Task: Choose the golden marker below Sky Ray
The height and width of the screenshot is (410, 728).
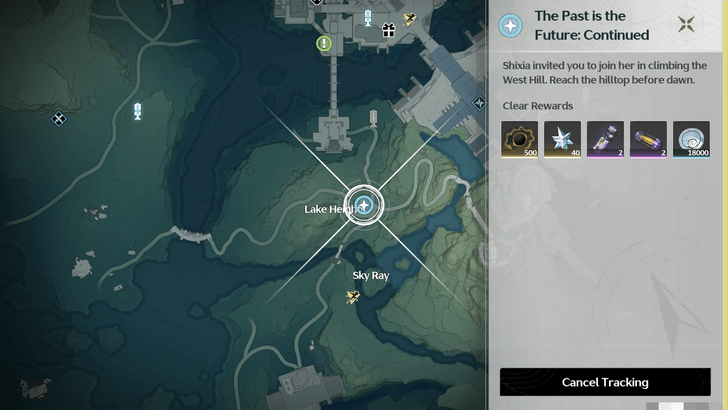Action: click(353, 296)
